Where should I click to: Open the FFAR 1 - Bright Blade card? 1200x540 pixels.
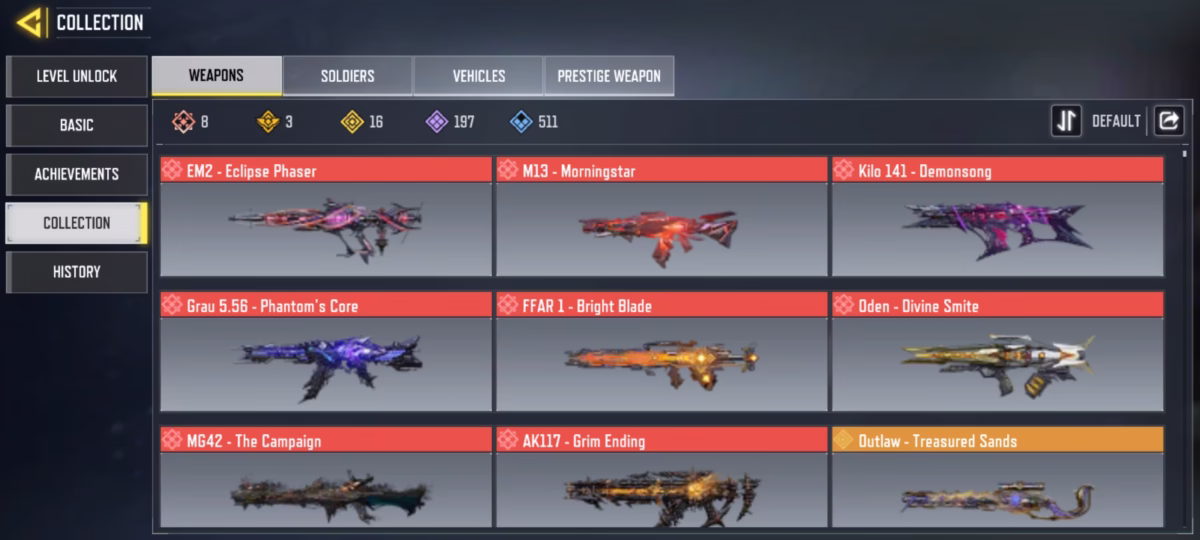click(661, 352)
